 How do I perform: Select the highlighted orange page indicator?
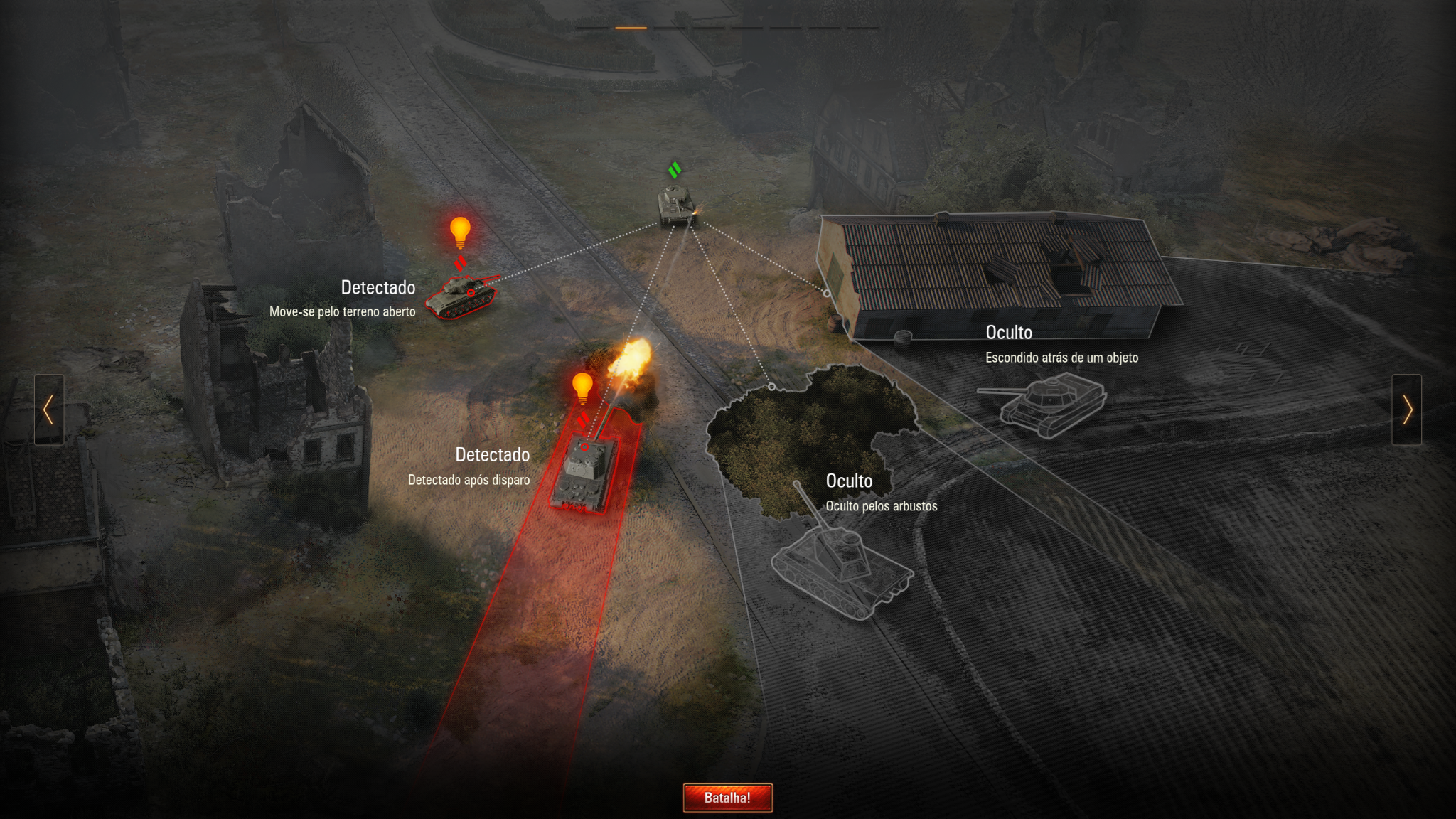click(631, 28)
